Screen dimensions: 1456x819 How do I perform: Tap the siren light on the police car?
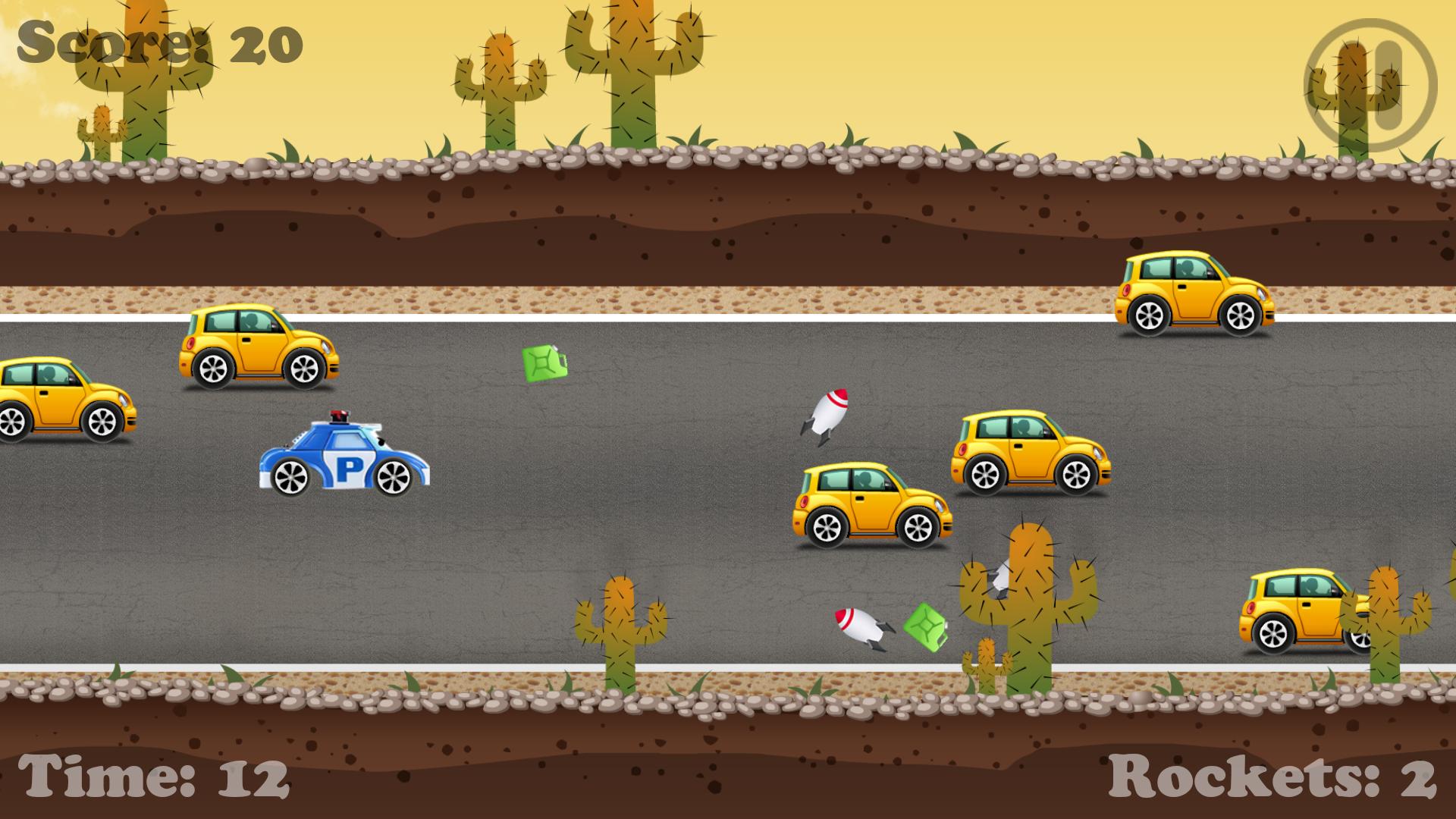coord(339,416)
